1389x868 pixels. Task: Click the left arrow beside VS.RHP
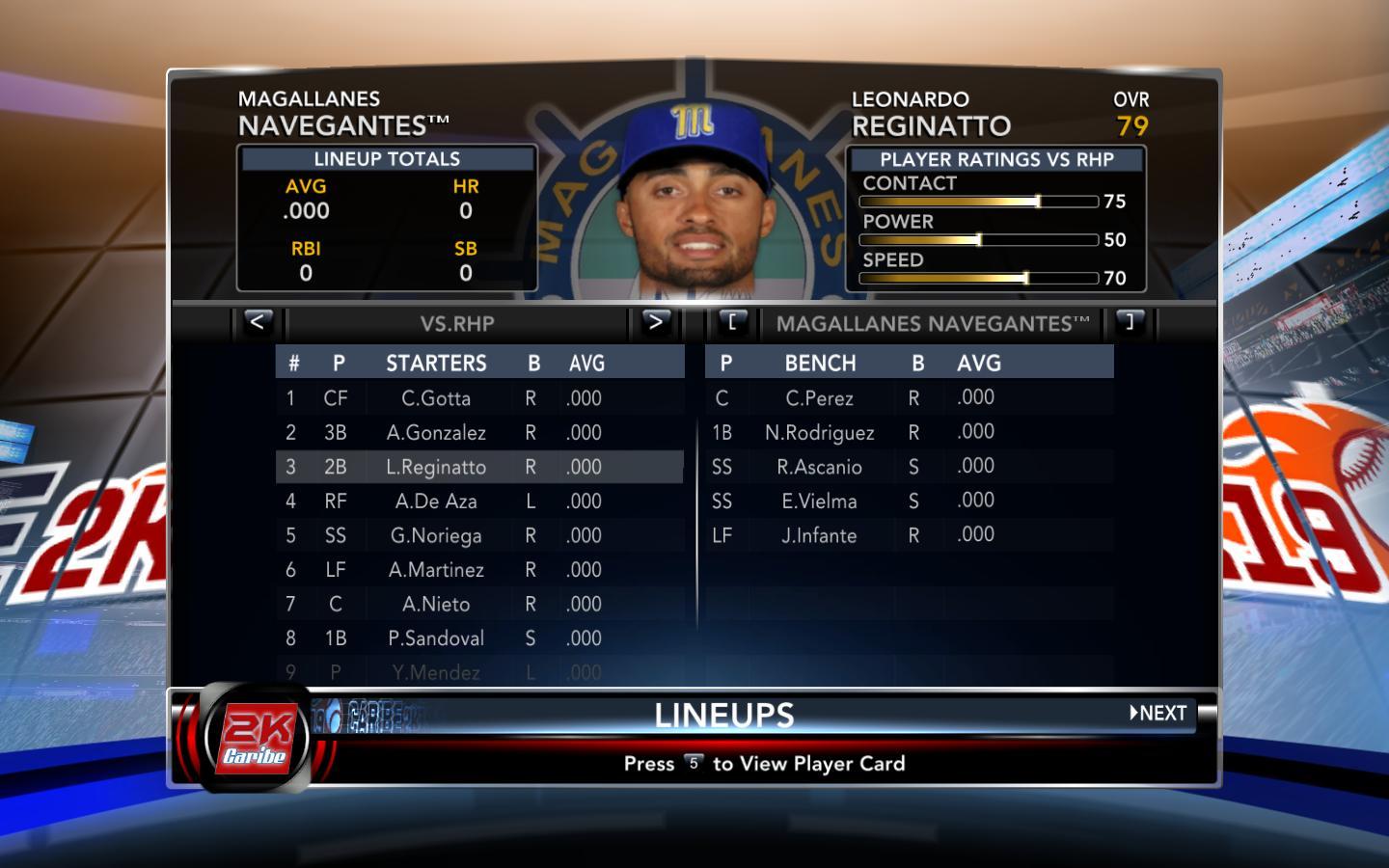click(258, 322)
